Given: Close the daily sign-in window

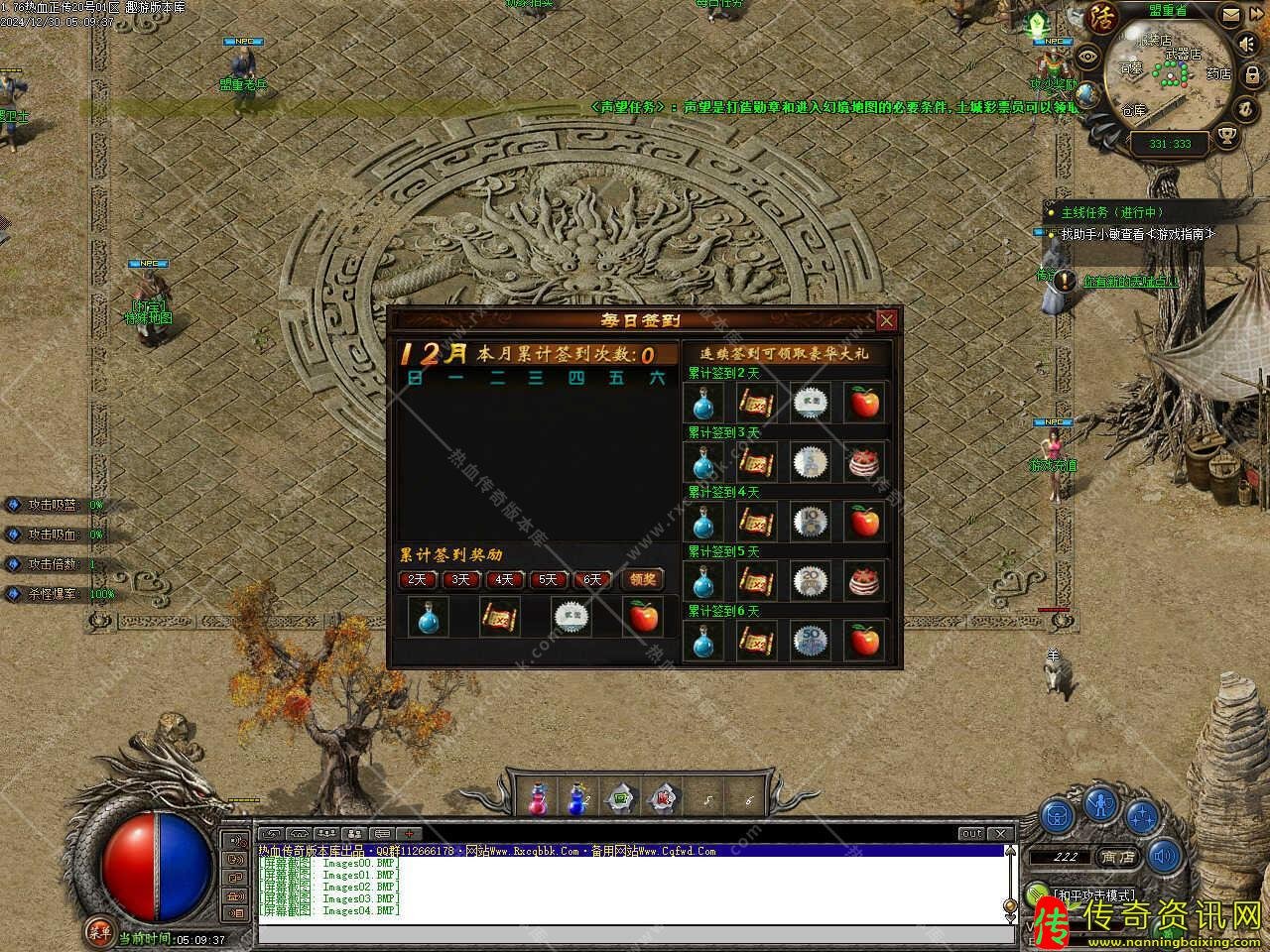Looking at the screenshot, I should pos(887,320).
